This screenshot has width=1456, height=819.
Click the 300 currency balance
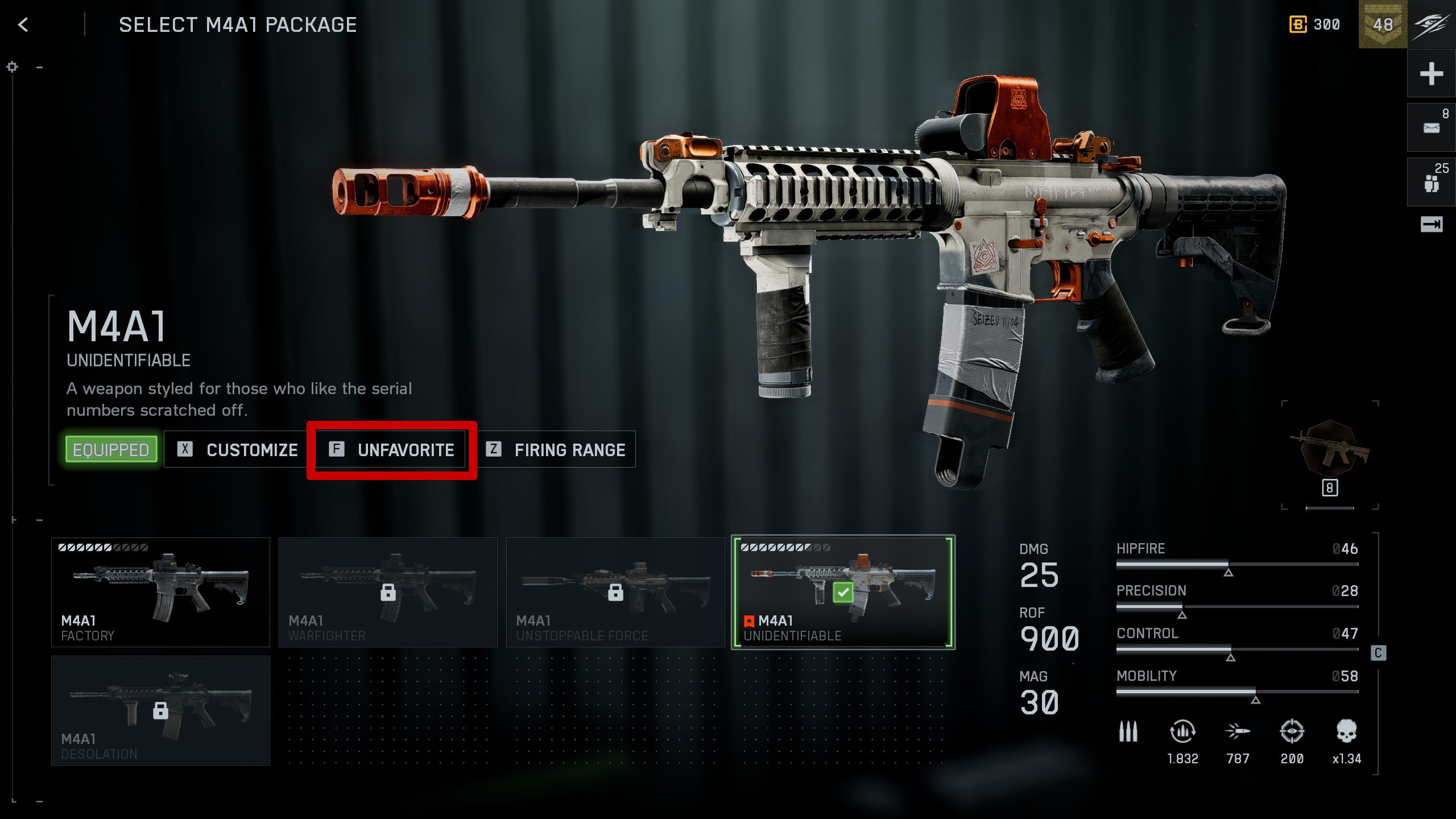(x=1315, y=24)
